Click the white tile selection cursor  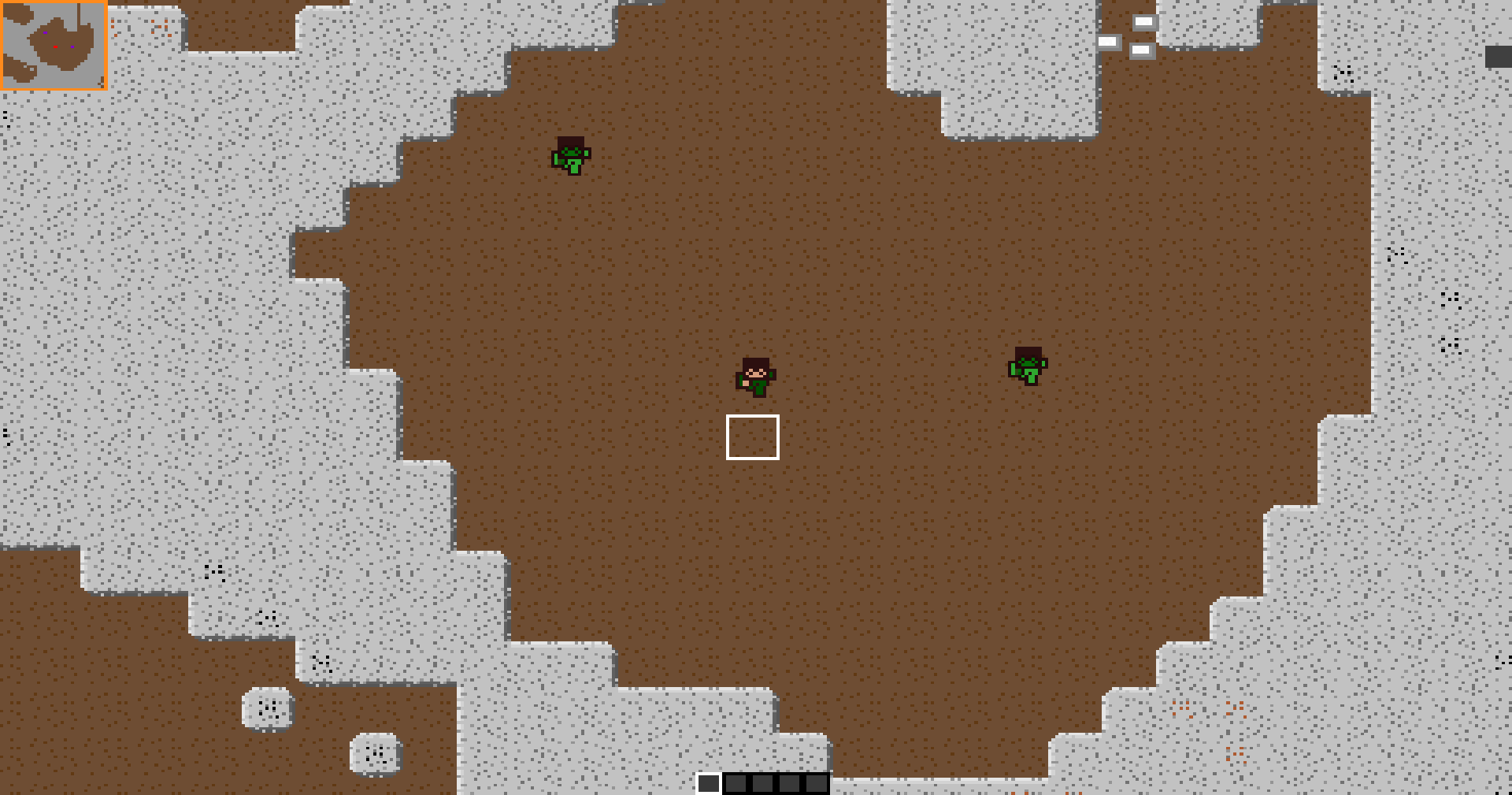[753, 437]
